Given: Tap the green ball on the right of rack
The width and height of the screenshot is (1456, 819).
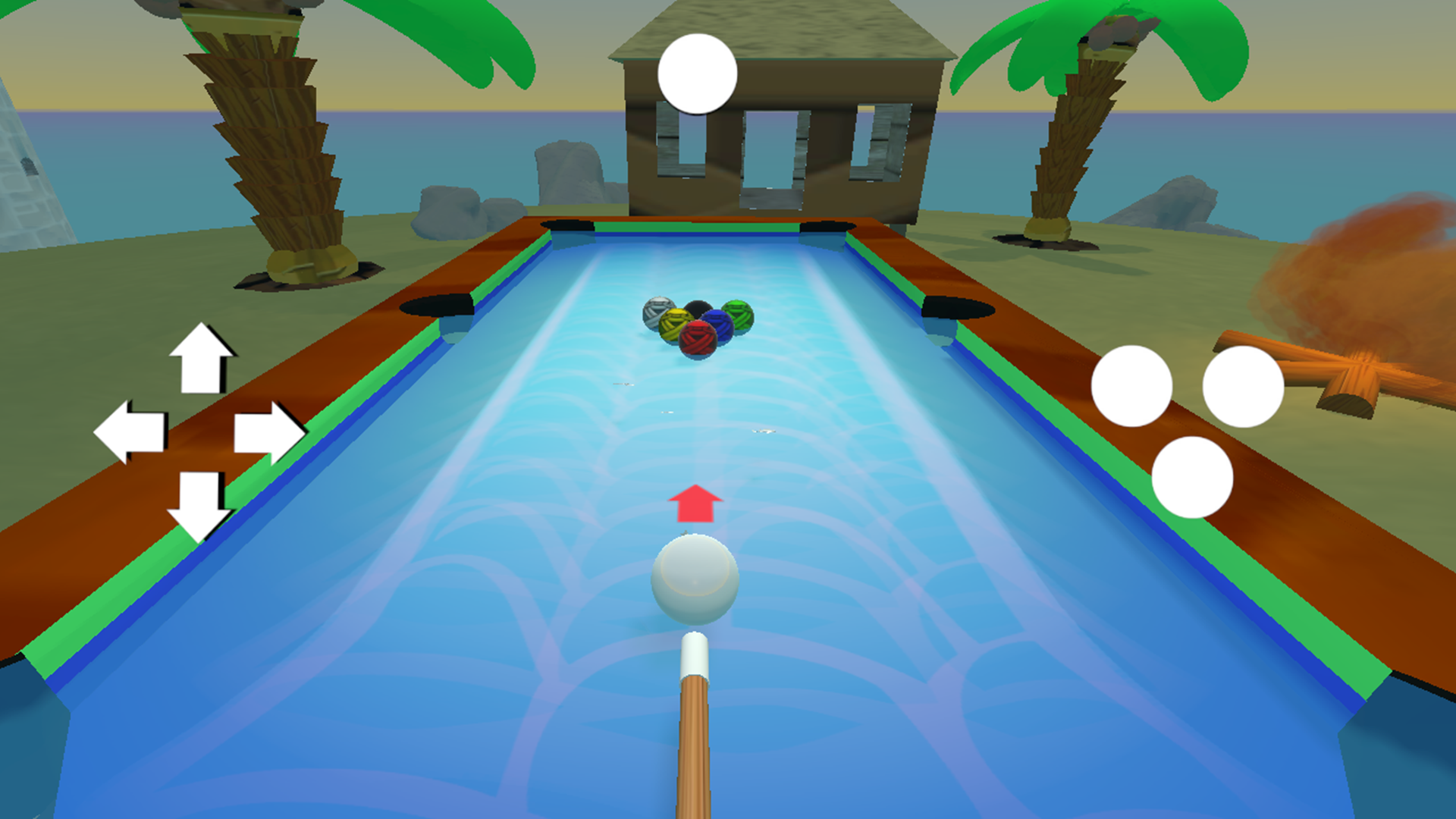Looking at the screenshot, I should pos(736,317).
